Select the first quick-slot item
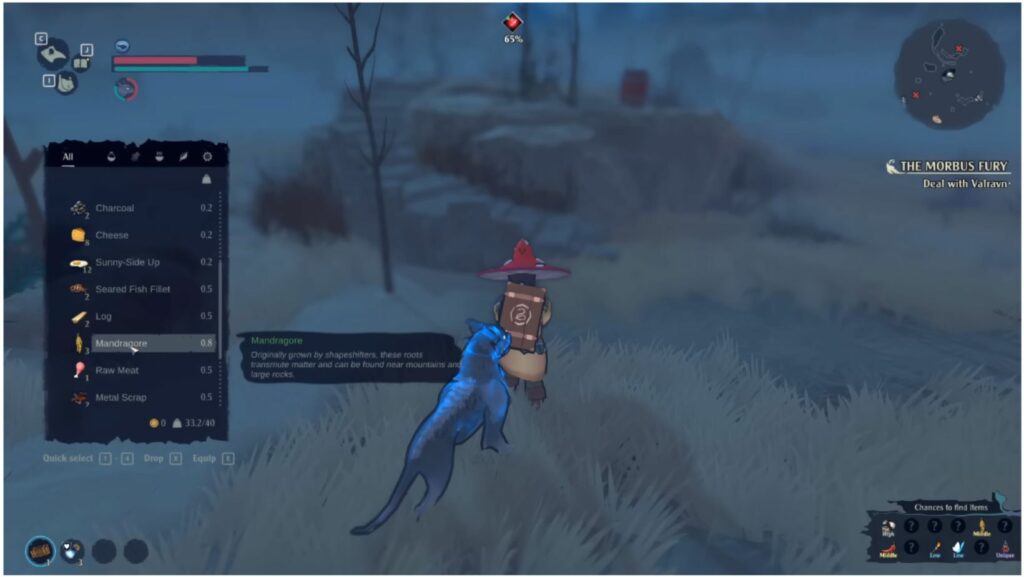The image size is (1024, 577). (41, 550)
